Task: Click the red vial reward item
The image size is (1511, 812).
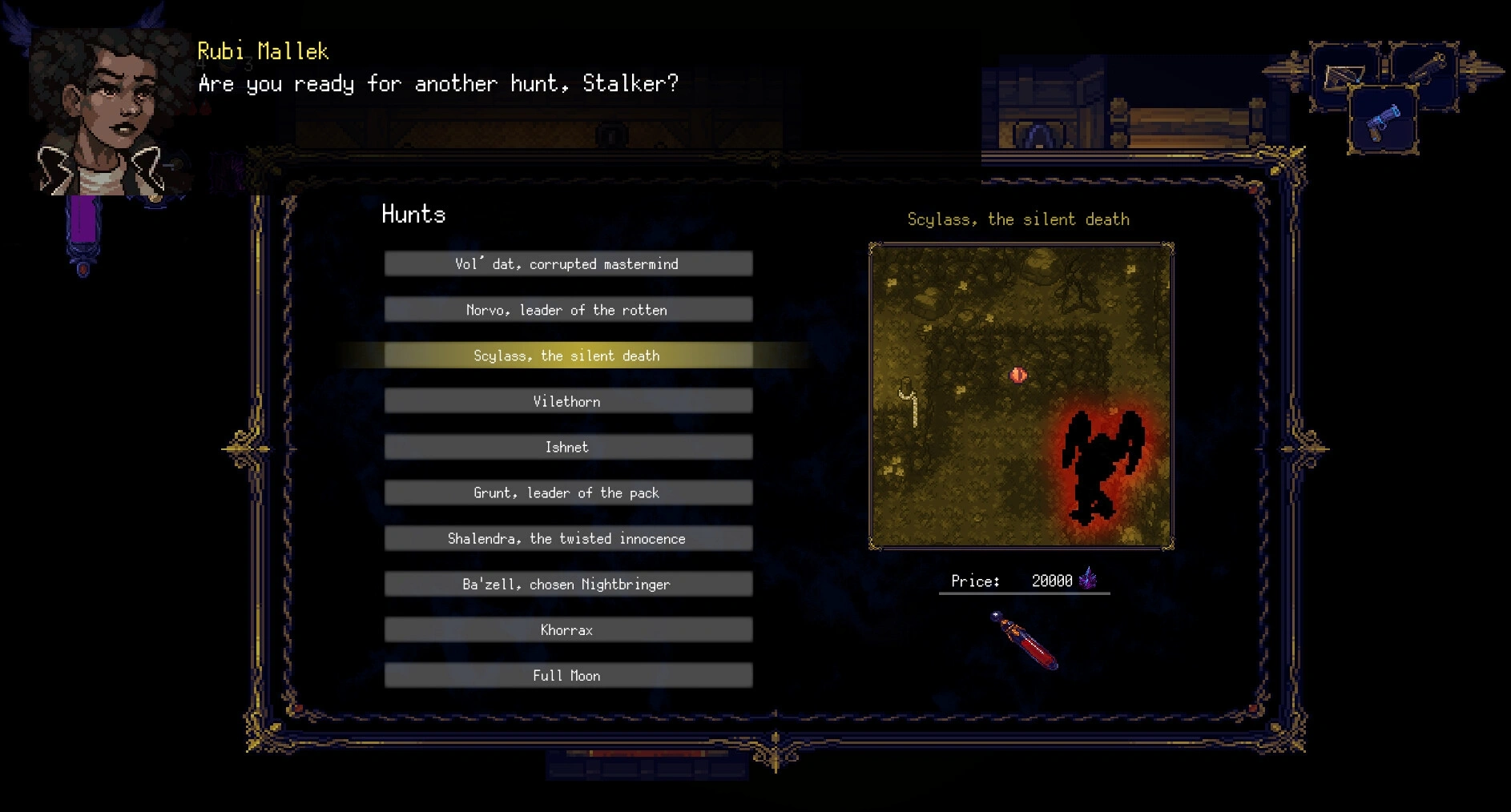Action: [x=1025, y=641]
